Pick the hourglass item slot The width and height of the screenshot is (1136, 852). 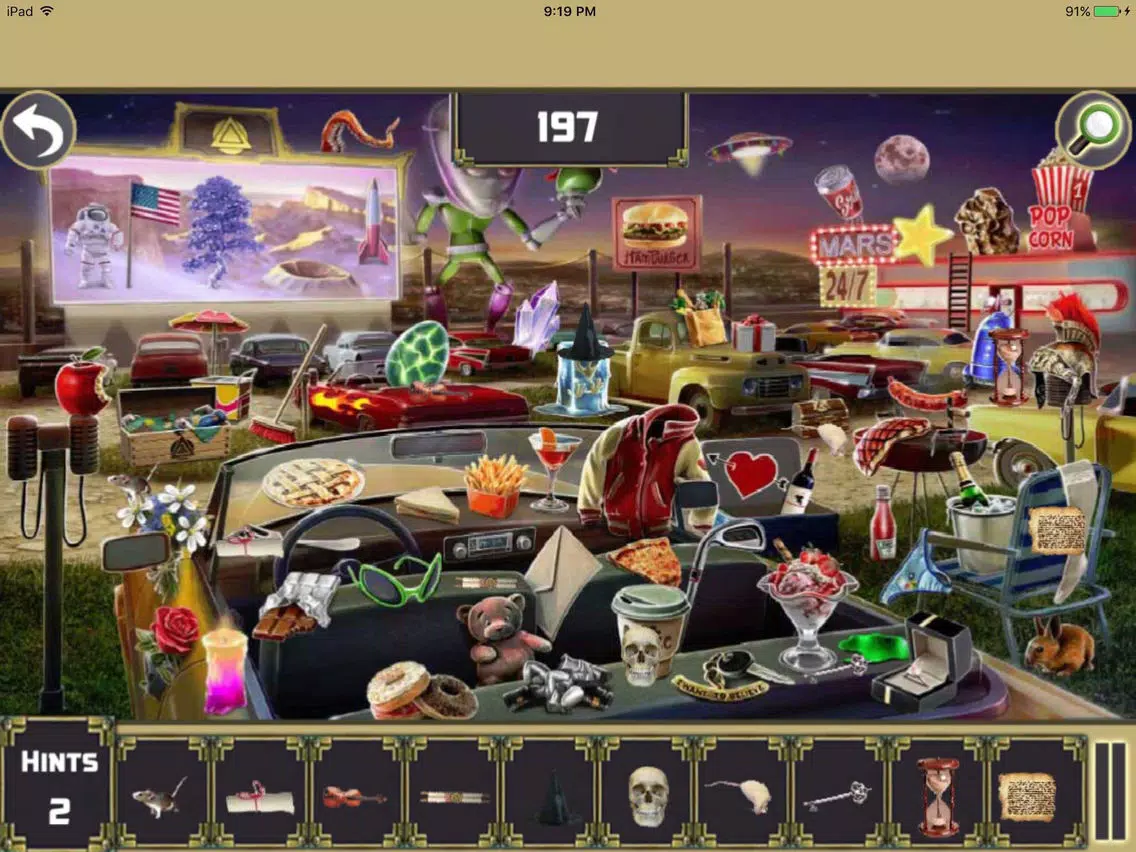[x=938, y=796]
